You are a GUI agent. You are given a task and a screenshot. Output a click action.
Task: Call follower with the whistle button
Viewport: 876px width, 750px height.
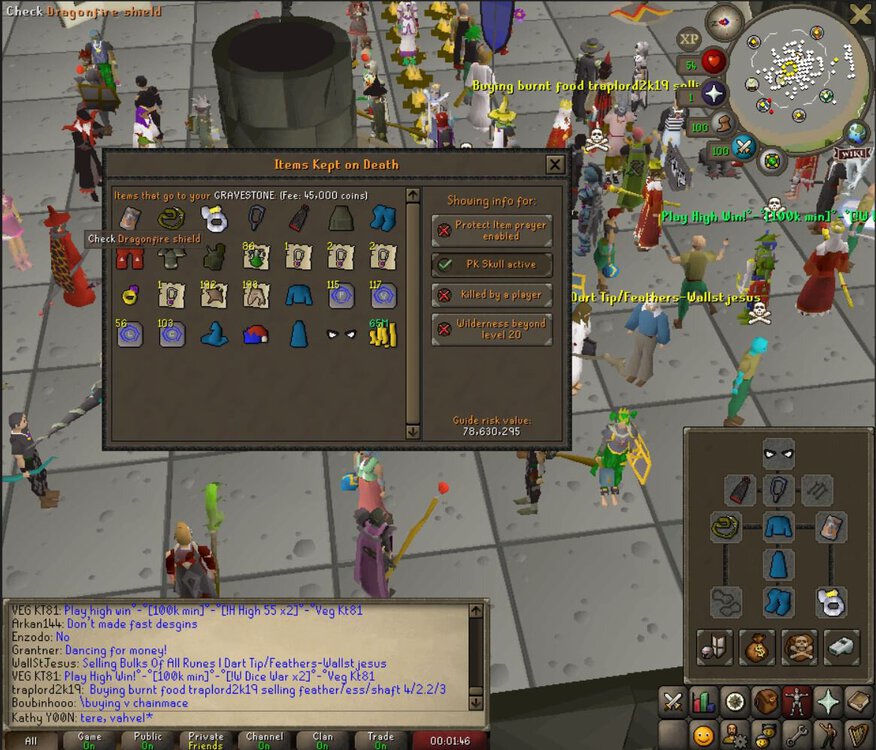pyautogui.click(x=841, y=647)
